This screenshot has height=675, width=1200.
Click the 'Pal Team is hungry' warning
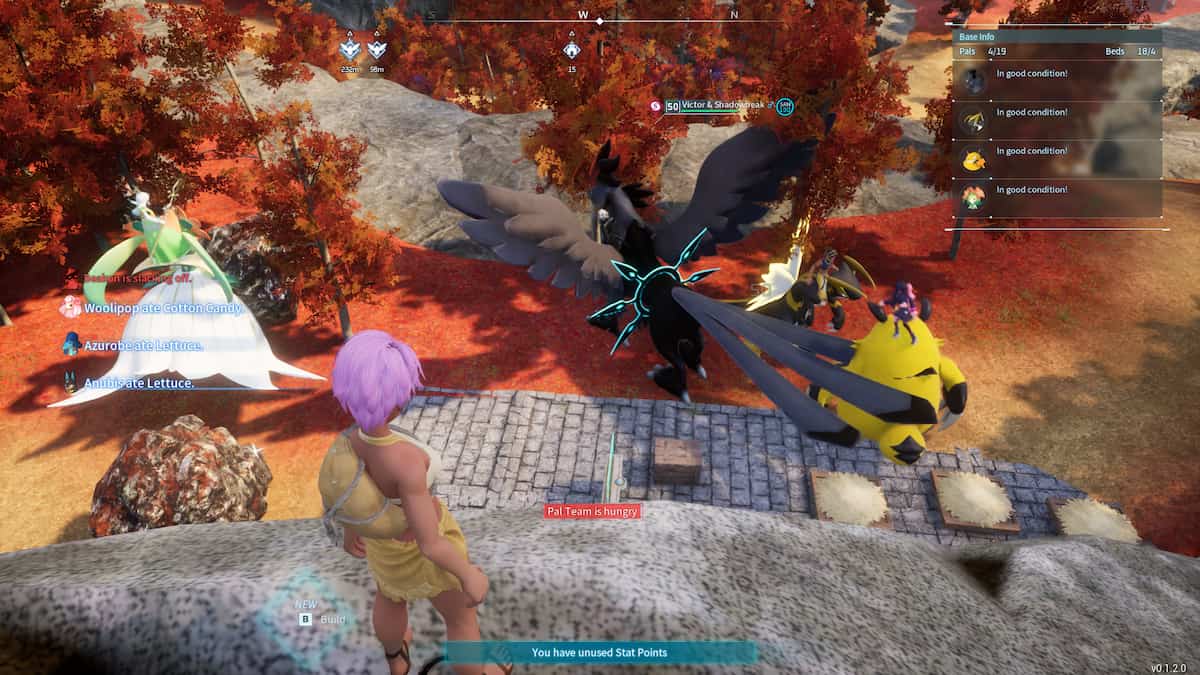point(592,511)
